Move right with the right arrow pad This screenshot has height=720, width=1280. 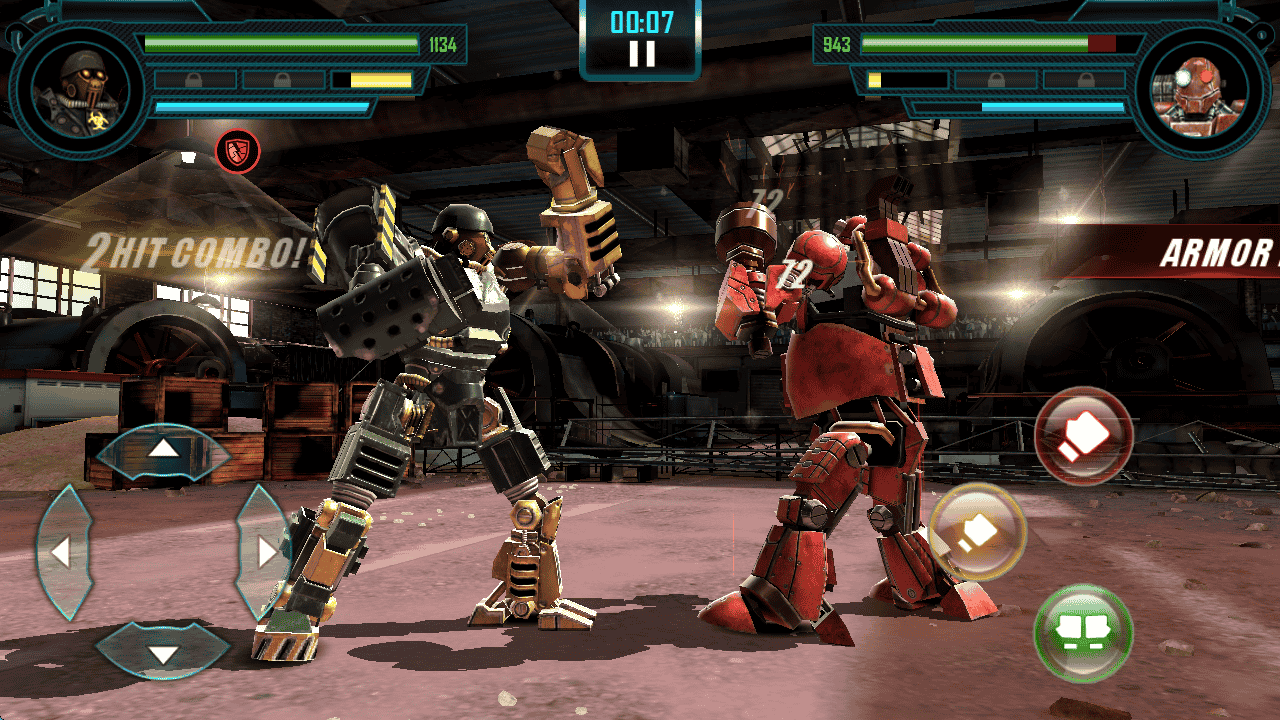click(x=265, y=552)
